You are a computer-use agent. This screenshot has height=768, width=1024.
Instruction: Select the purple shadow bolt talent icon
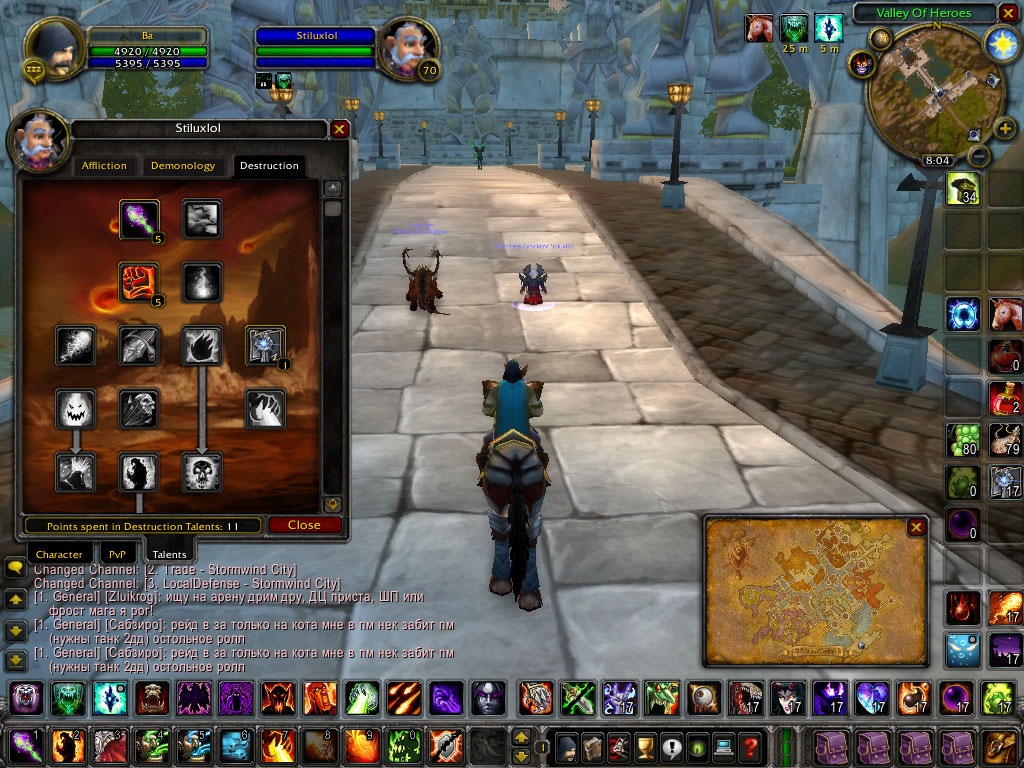tap(139, 219)
